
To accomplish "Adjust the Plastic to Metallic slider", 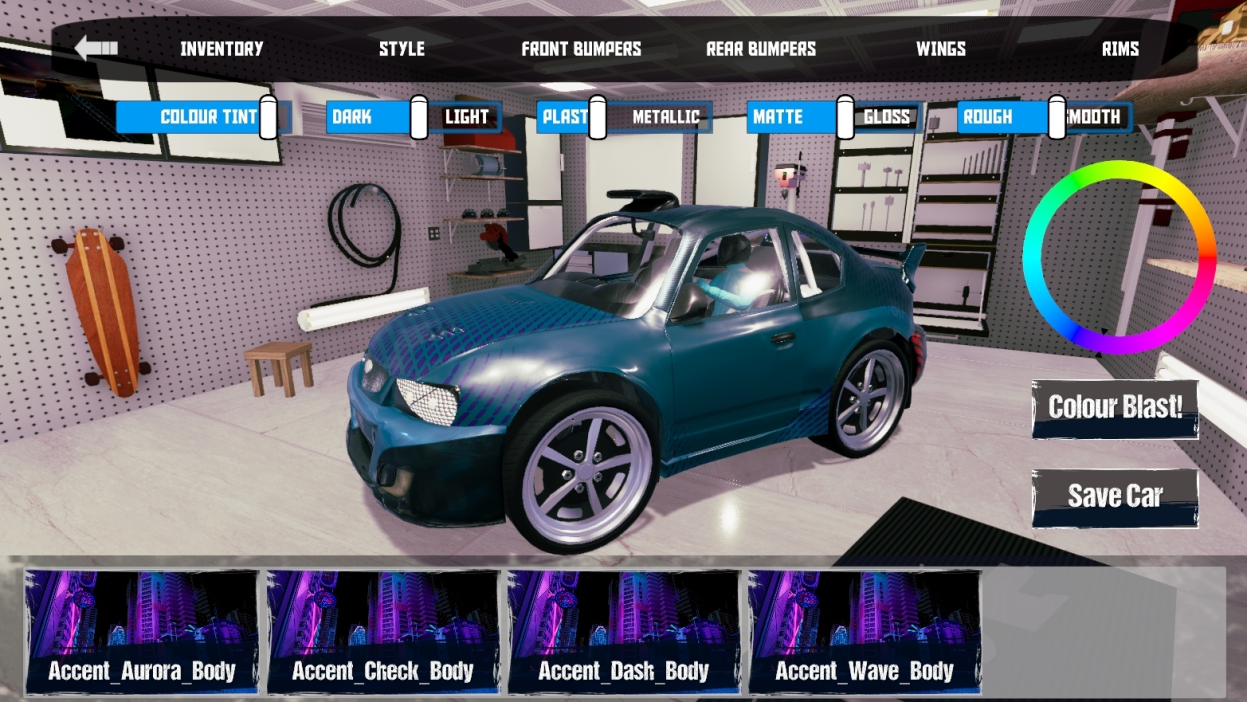I will pos(597,117).
